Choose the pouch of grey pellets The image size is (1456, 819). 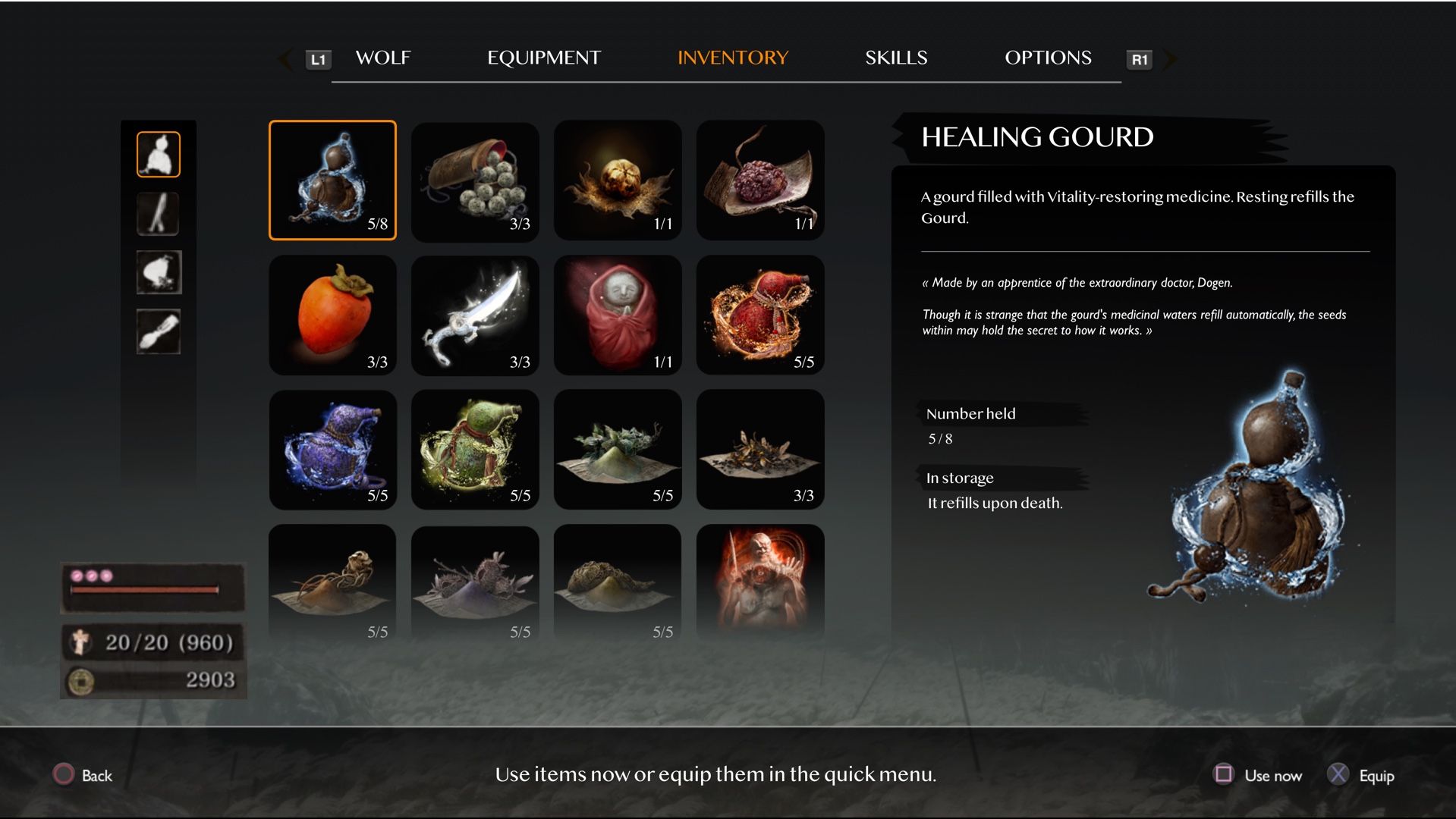(x=475, y=180)
